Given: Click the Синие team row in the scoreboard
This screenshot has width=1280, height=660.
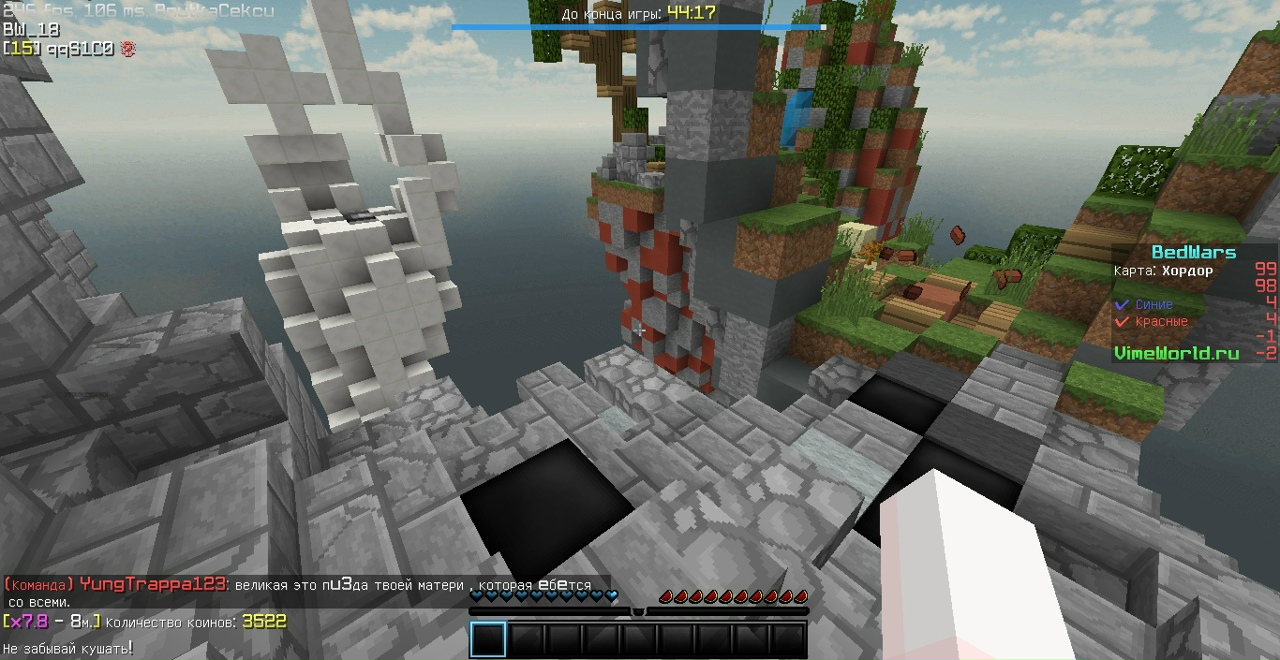Looking at the screenshot, I should point(1154,304).
